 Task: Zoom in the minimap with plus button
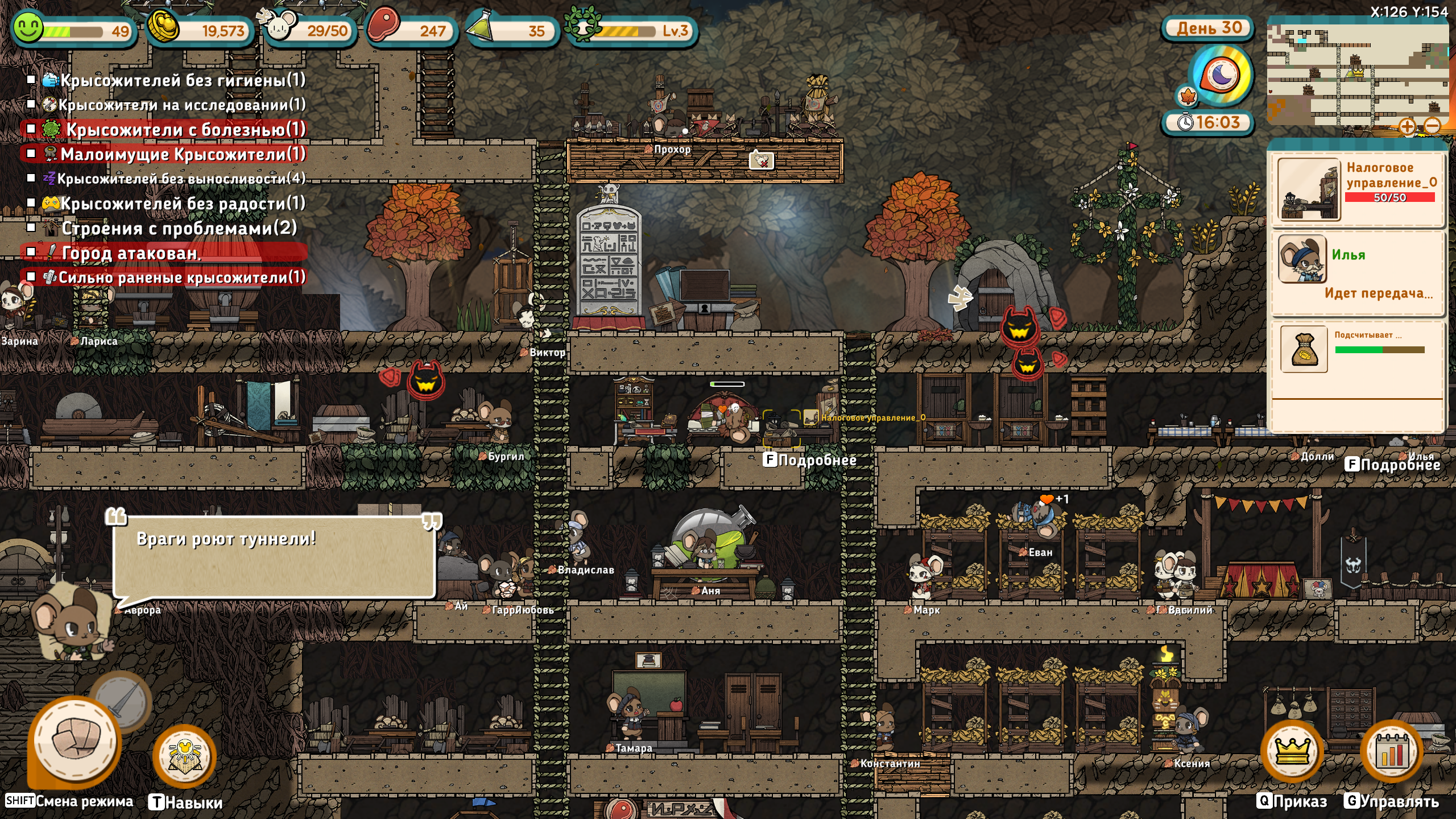click(1407, 126)
